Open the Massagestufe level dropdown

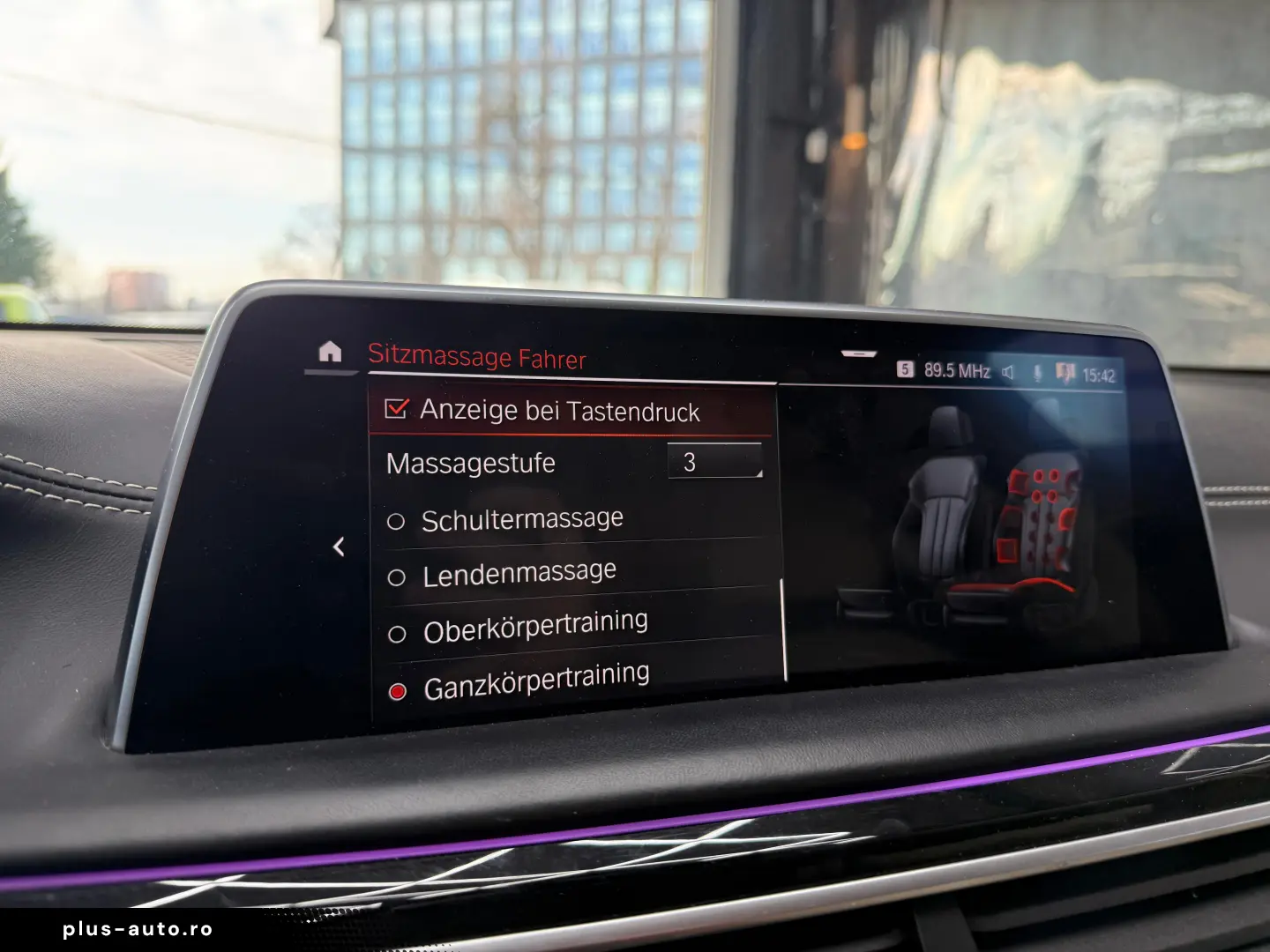714,462
